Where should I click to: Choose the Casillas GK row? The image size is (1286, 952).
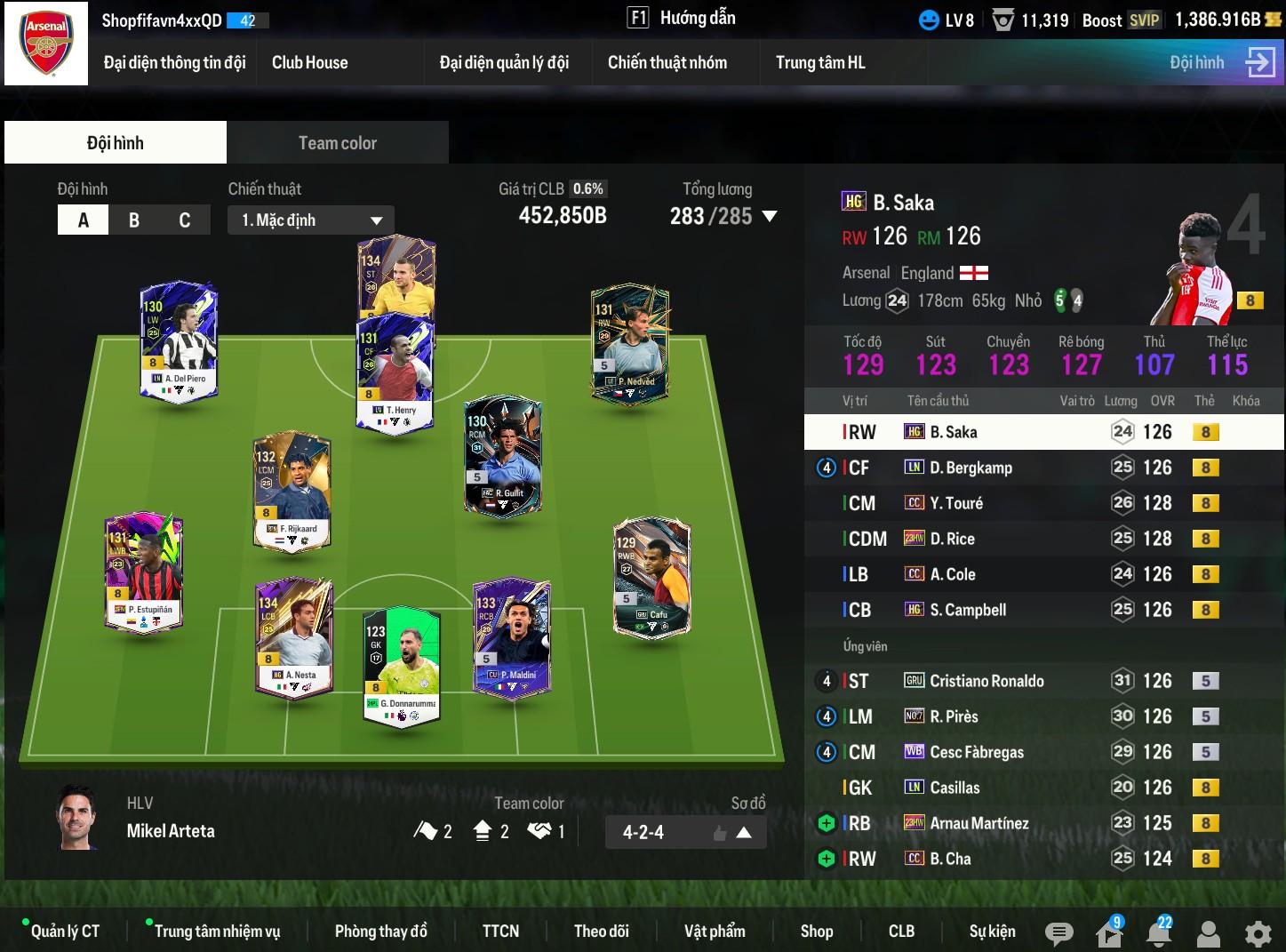click(x=955, y=788)
